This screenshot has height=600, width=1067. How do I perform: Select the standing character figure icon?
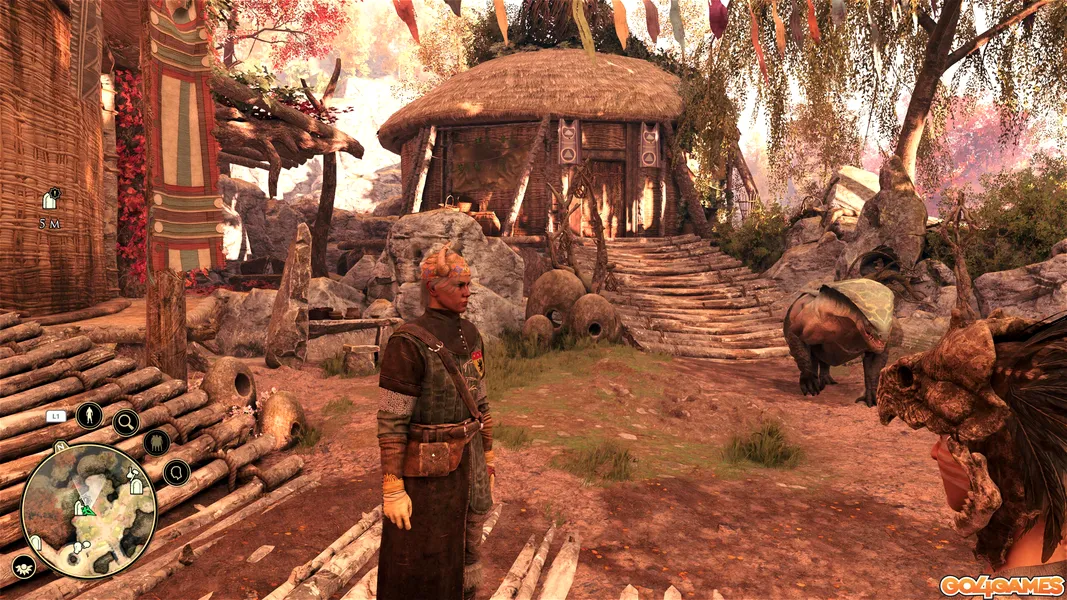tap(89, 415)
